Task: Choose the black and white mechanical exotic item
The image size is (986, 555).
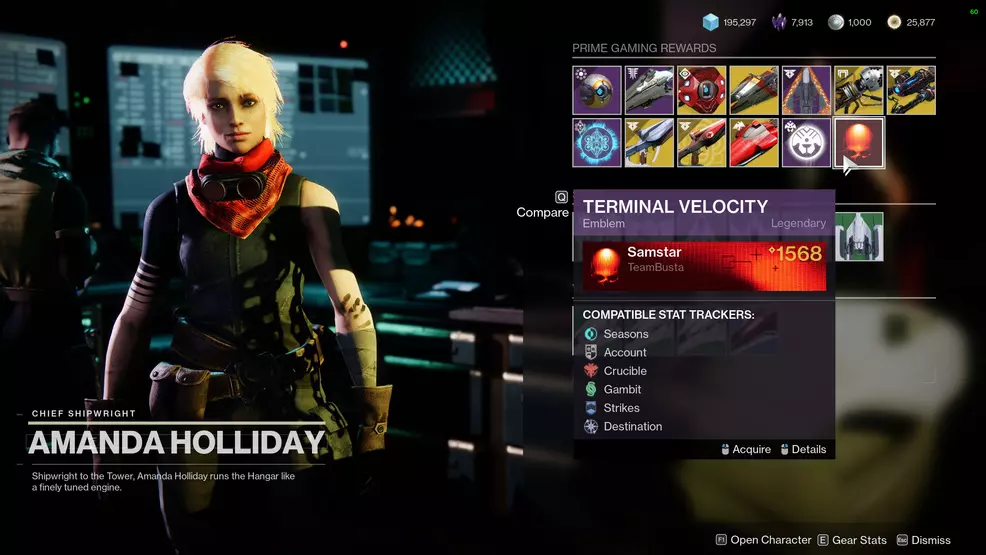Action: tap(858, 90)
